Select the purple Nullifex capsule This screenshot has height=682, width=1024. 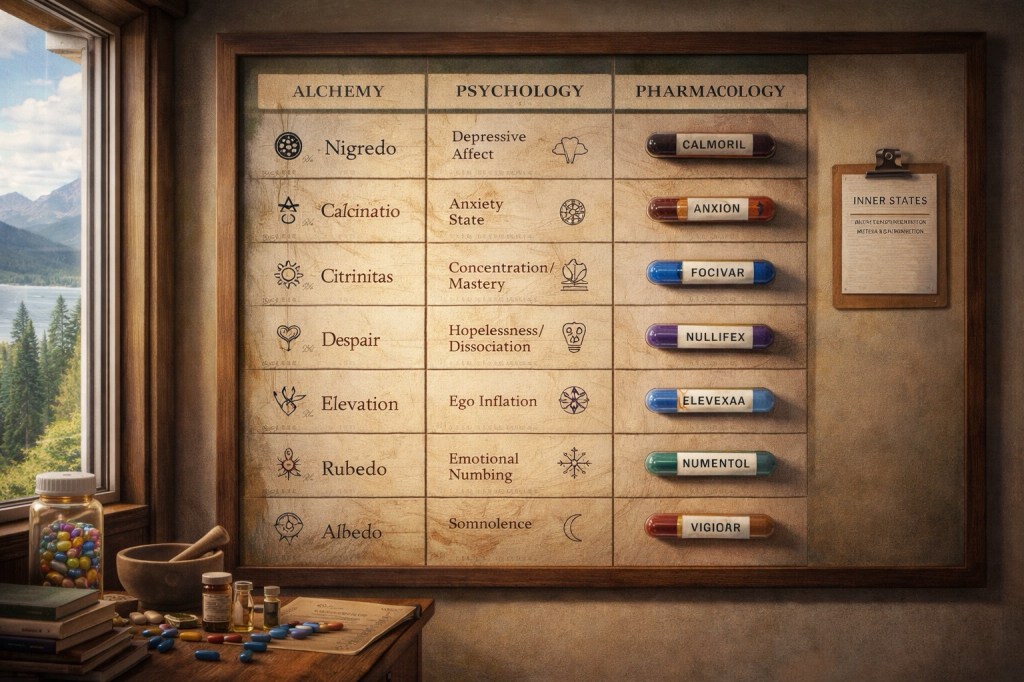[710, 337]
